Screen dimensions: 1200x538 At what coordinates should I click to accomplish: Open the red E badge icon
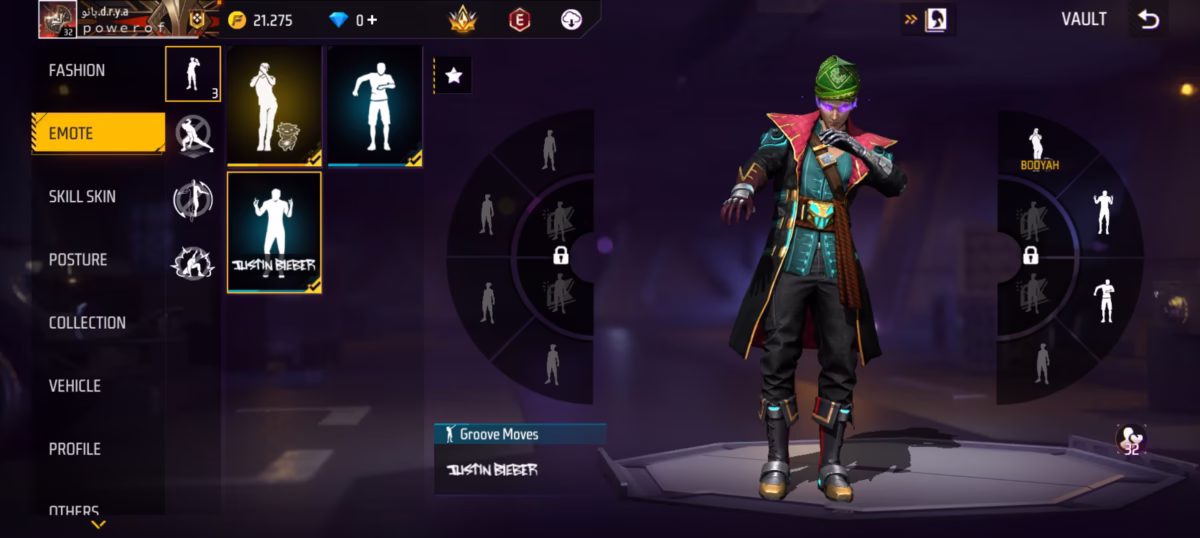pos(519,19)
